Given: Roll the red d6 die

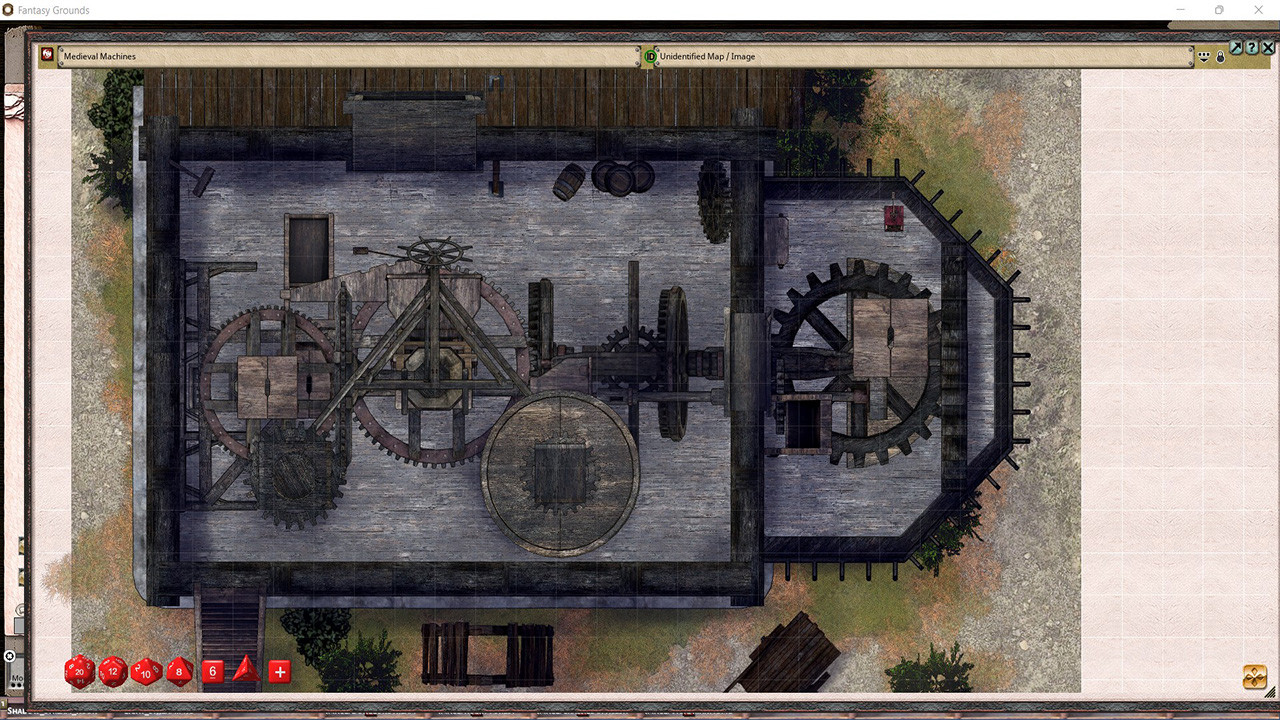Looking at the screenshot, I should click(x=212, y=671).
